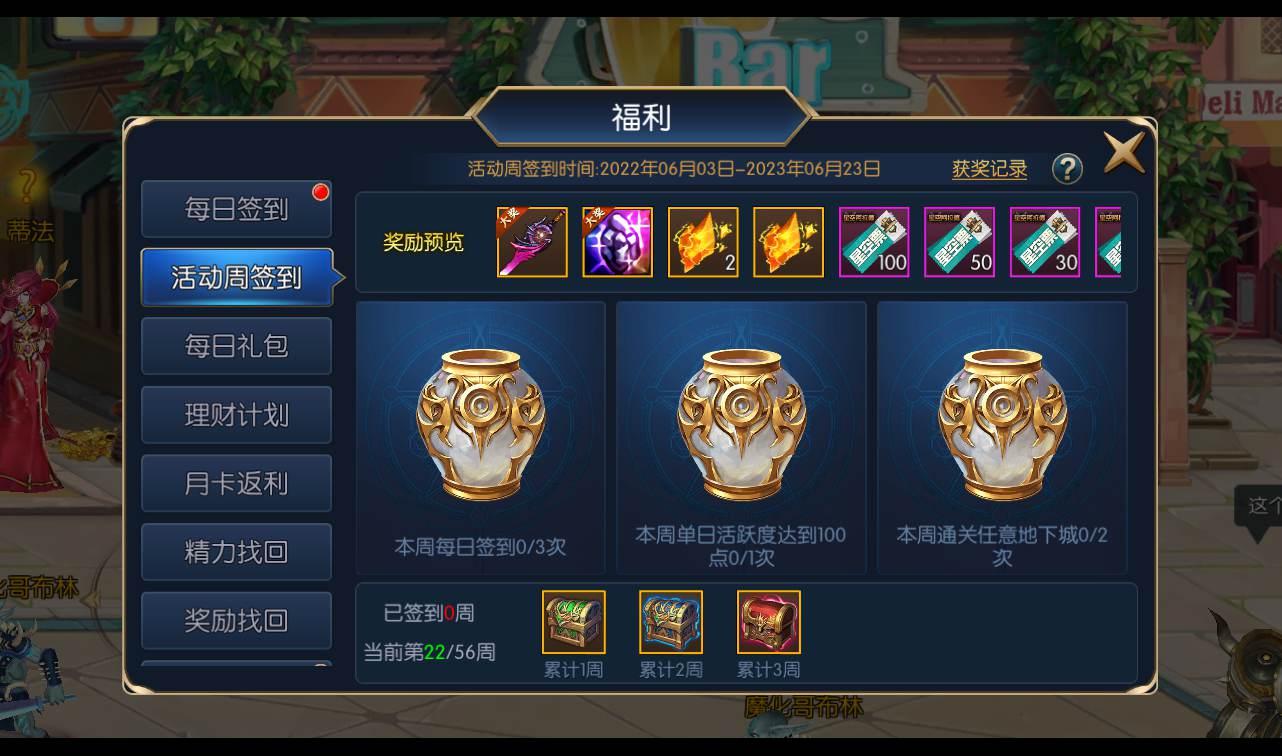Select the 理财计划 sidebar tab
1282x756 pixels.
point(236,414)
